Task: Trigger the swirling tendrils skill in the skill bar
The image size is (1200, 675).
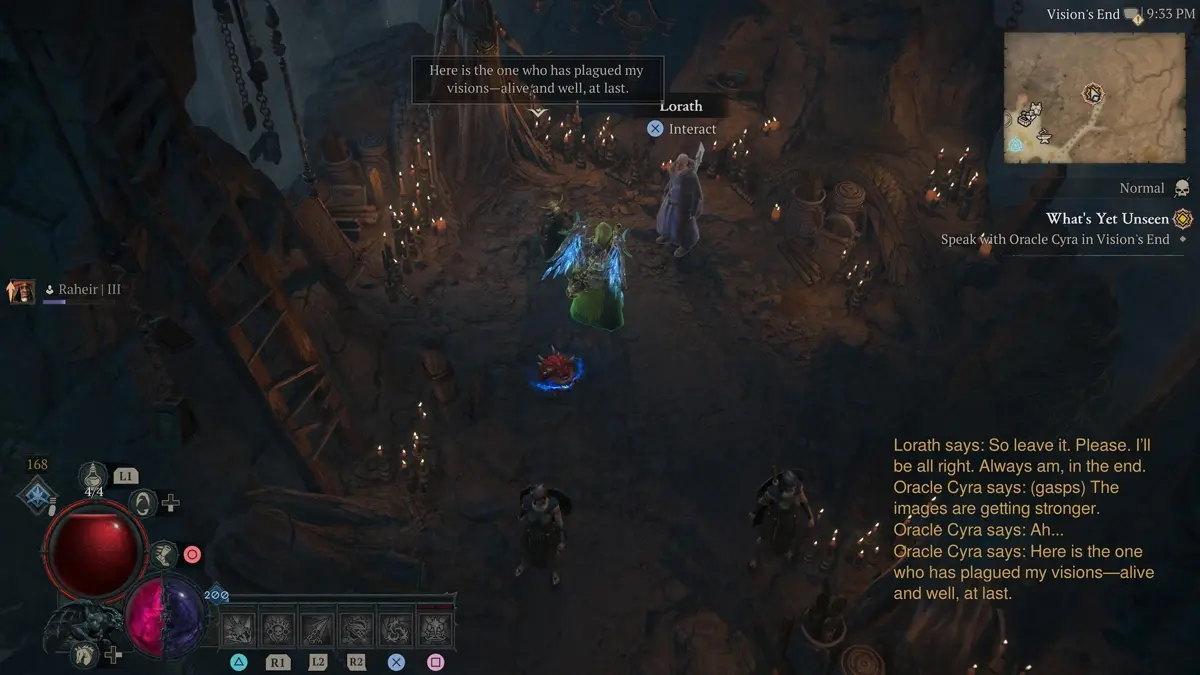Action: 396,629
